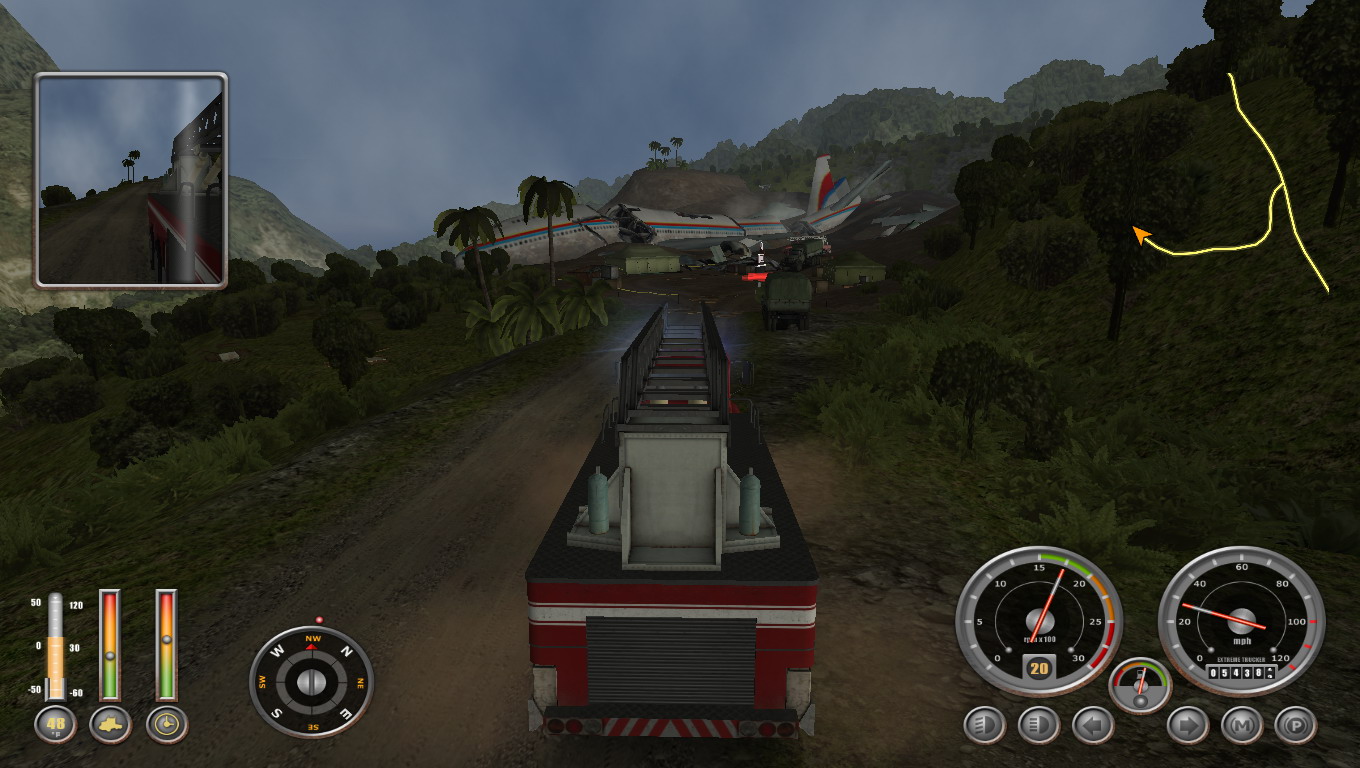The height and width of the screenshot is (768, 1360).
Task: Activate the left turn signal arrow
Action: (1092, 725)
